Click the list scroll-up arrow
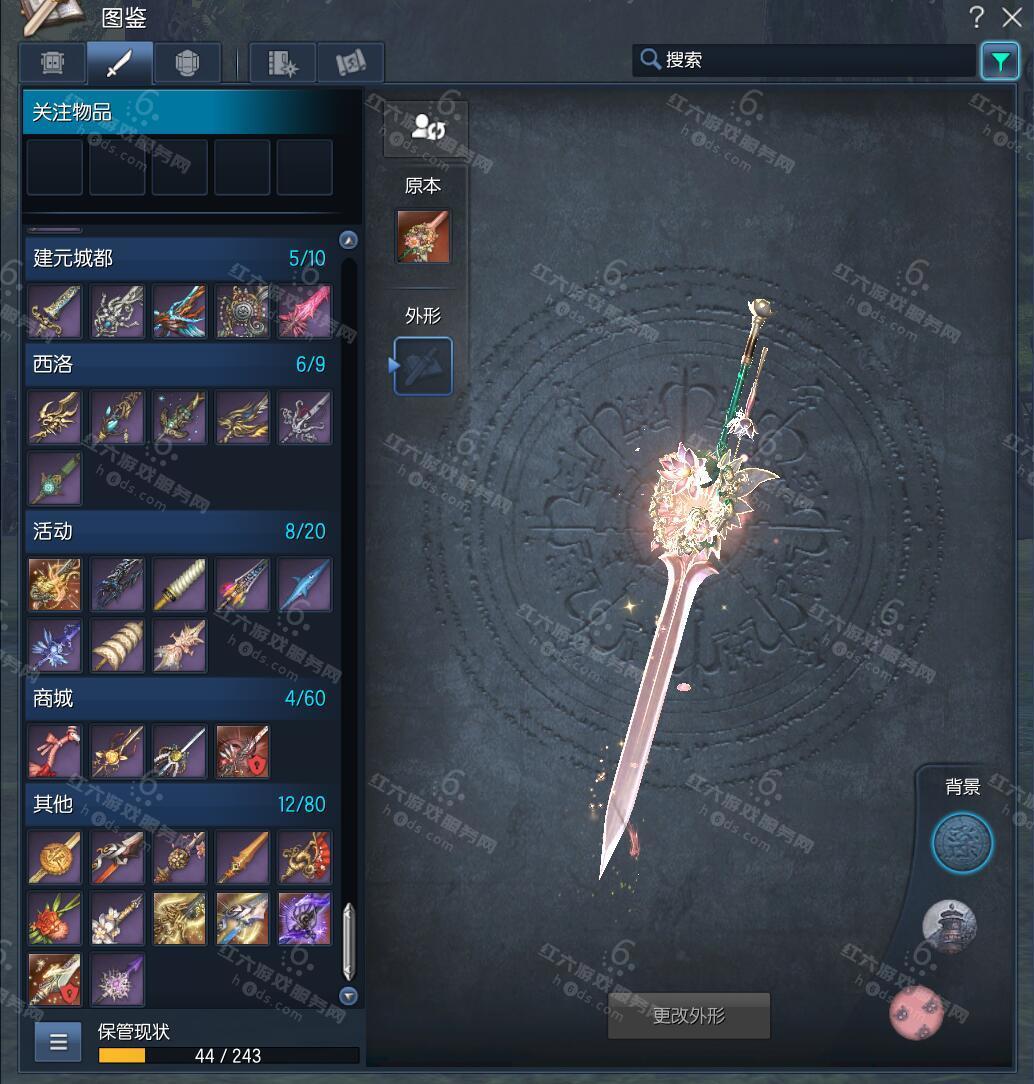This screenshot has height=1084, width=1034. point(348,240)
